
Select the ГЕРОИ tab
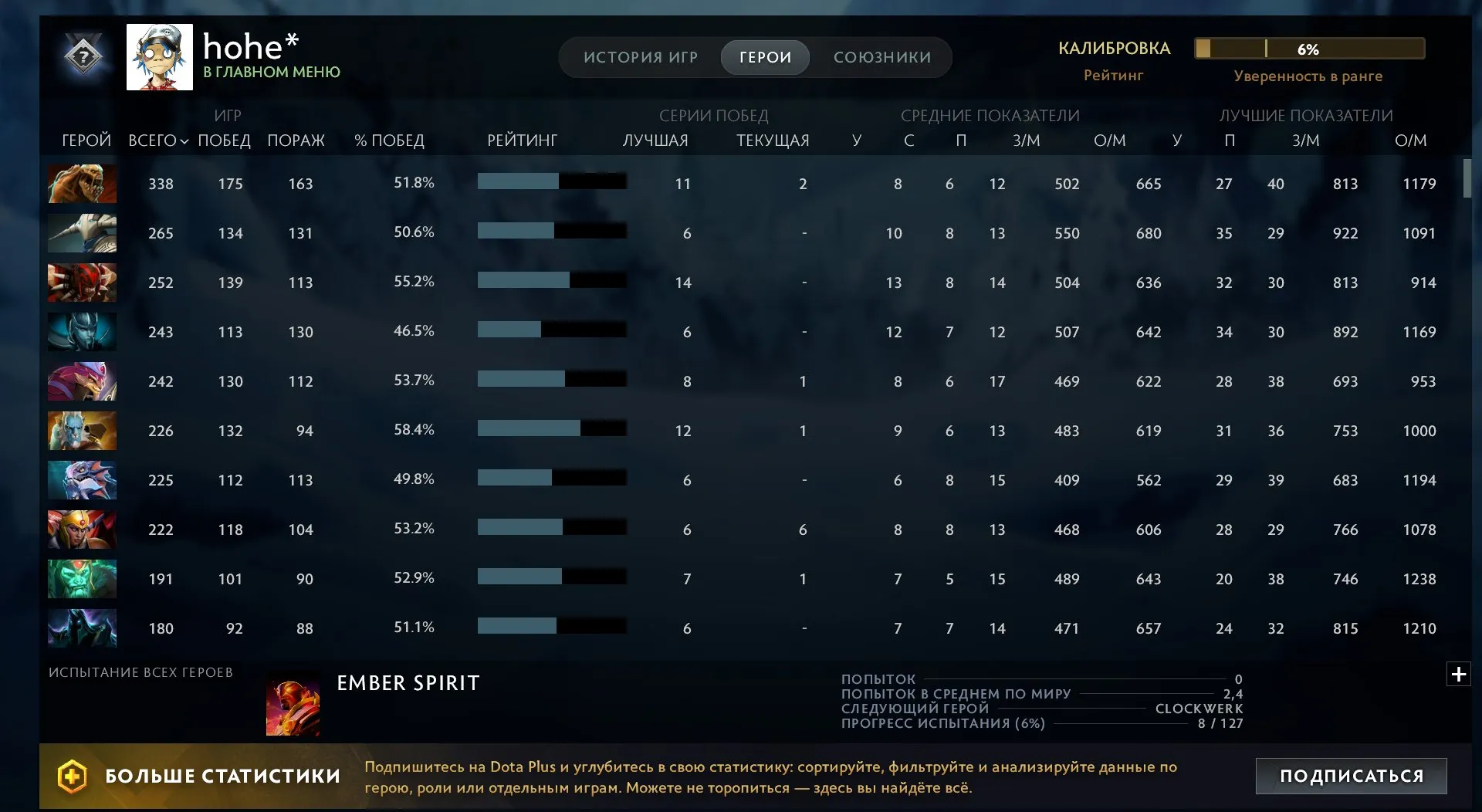click(765, 57)
